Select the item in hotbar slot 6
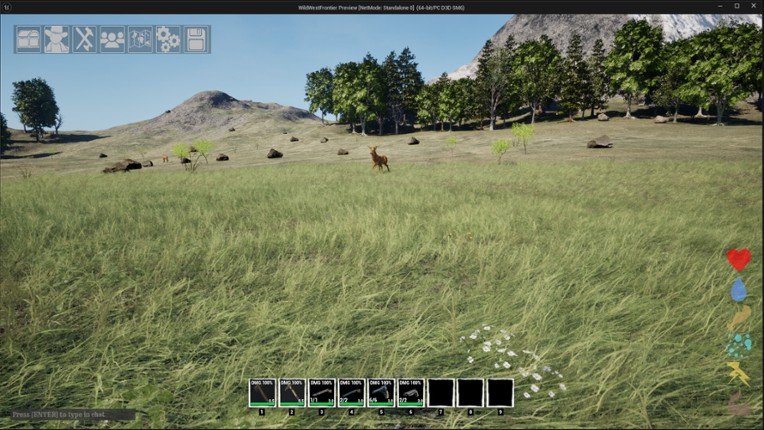The width and height of the screenshot is (764, 430). point(411,392)
